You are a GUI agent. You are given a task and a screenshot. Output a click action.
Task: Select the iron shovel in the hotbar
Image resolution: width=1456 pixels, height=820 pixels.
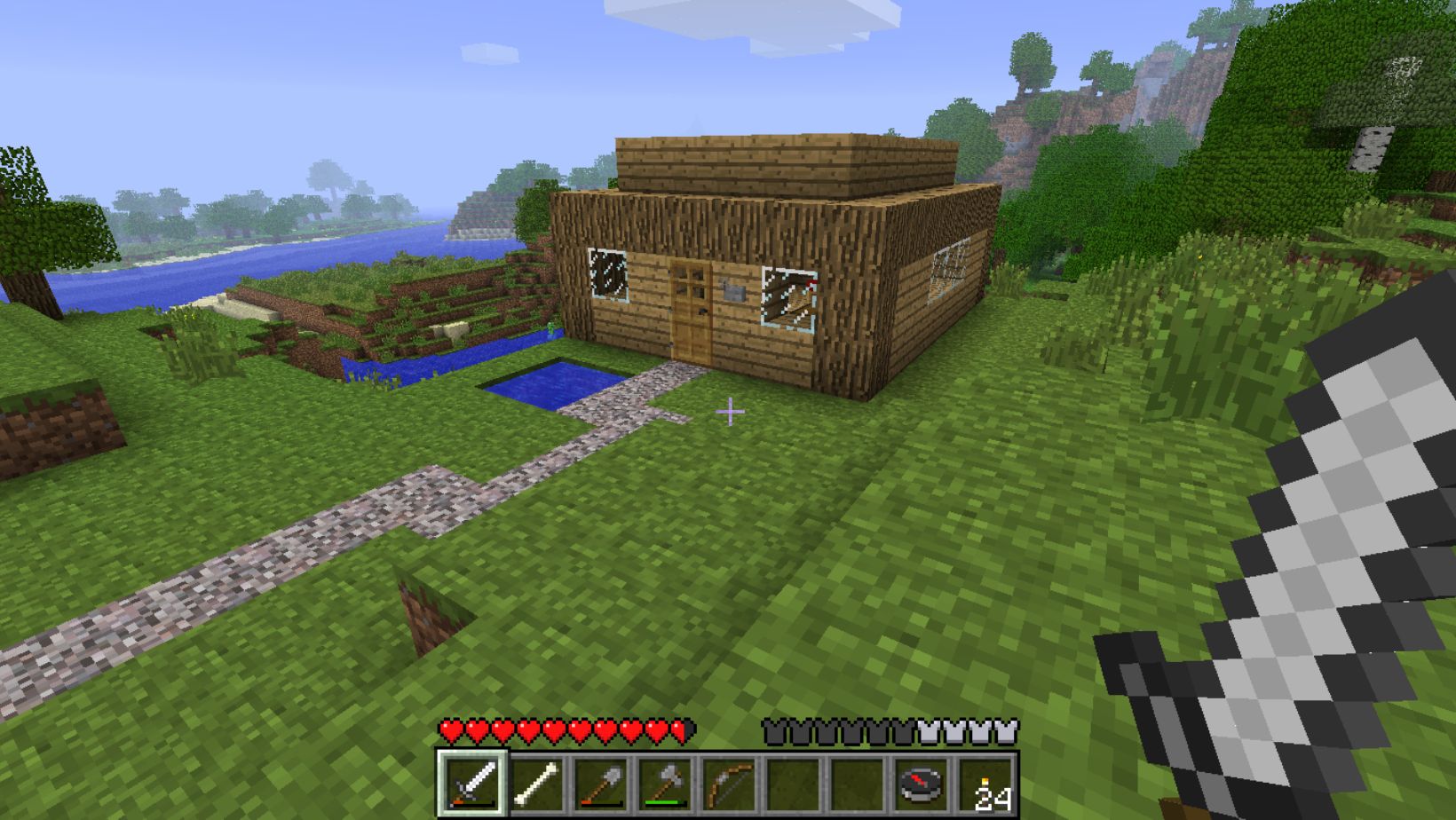click(x=602, y=784)
